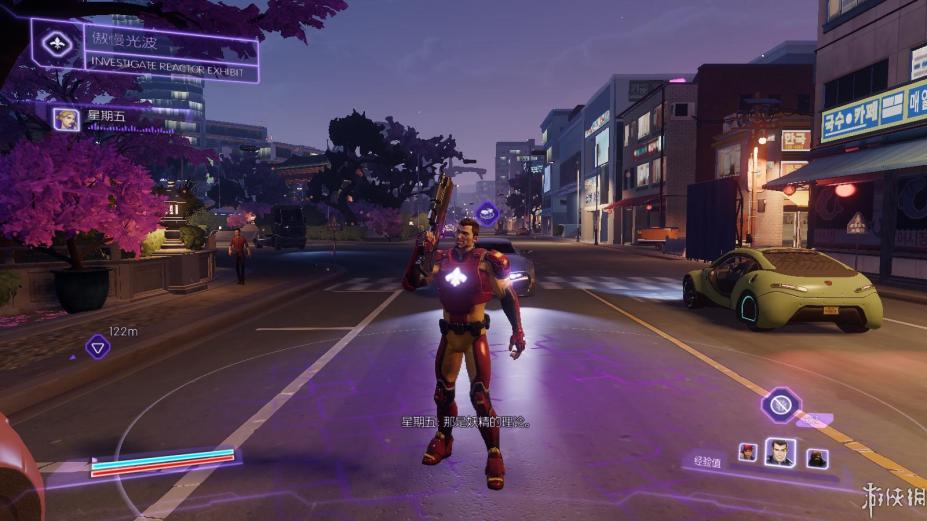
Task: Select the center dark-haired agent portrait
Action: (x=780, y=453)
